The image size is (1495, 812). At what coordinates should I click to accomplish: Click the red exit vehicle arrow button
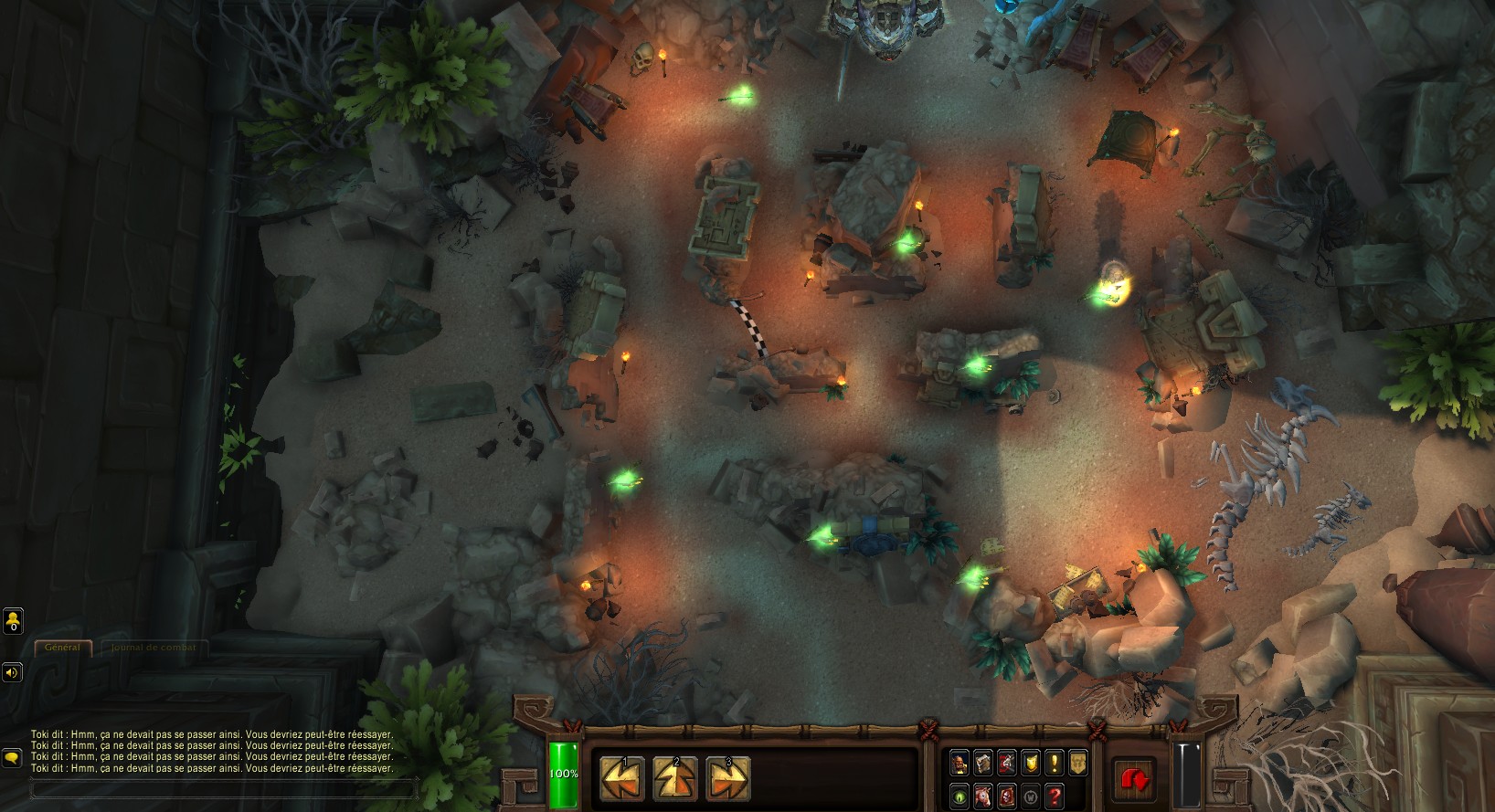pyautogui.click(x=1134, y=779)
